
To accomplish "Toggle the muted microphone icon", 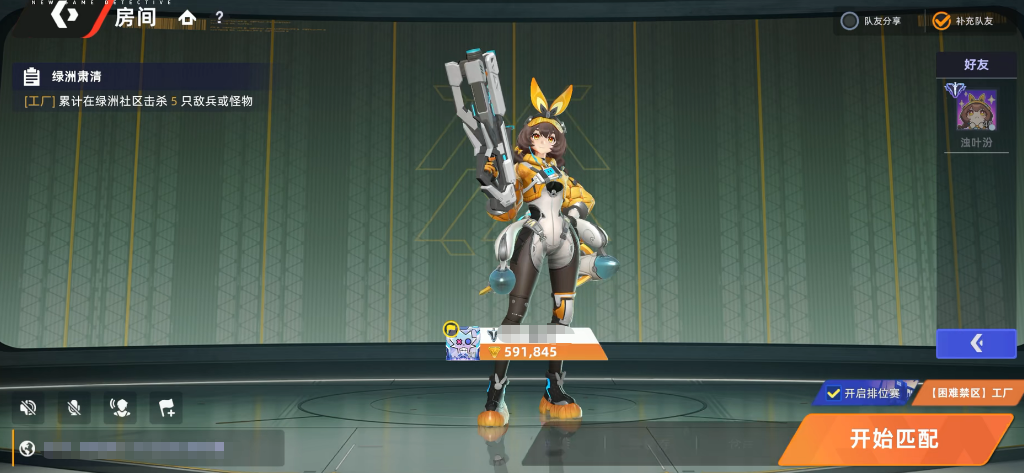I will (x=74, y=407).
